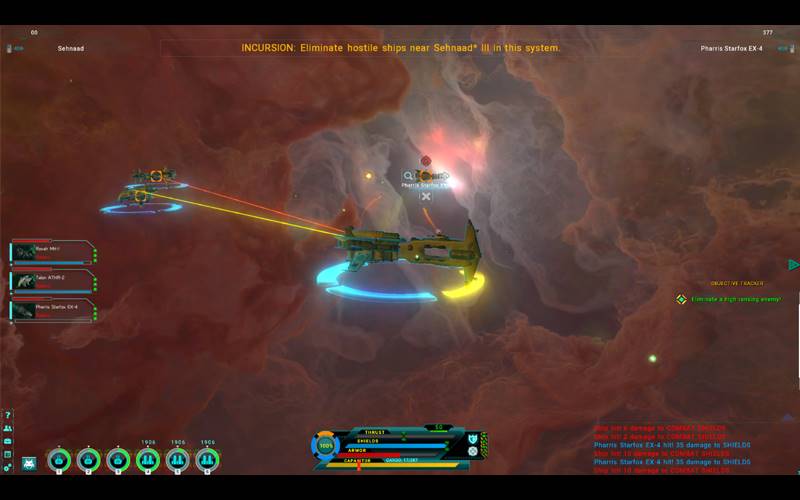
Task: Click the alien invader icon button
Action: tap(28, 461)
